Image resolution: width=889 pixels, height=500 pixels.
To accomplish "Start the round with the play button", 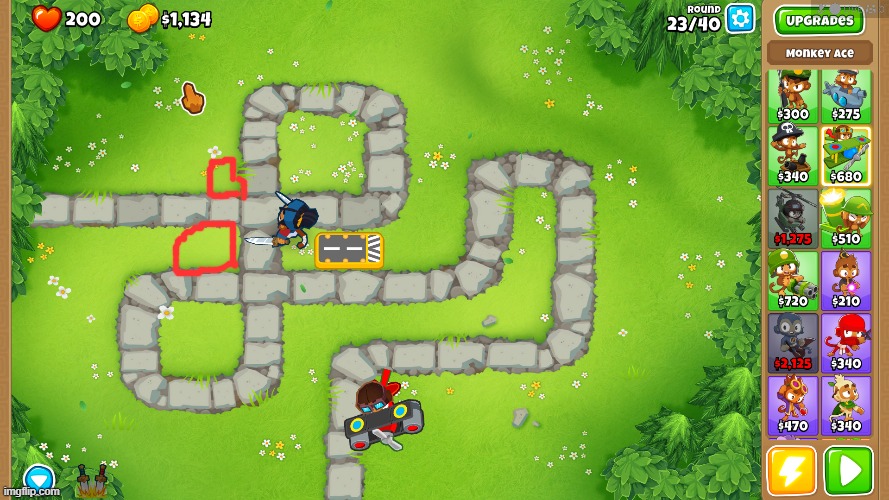I will coord(848,471).
